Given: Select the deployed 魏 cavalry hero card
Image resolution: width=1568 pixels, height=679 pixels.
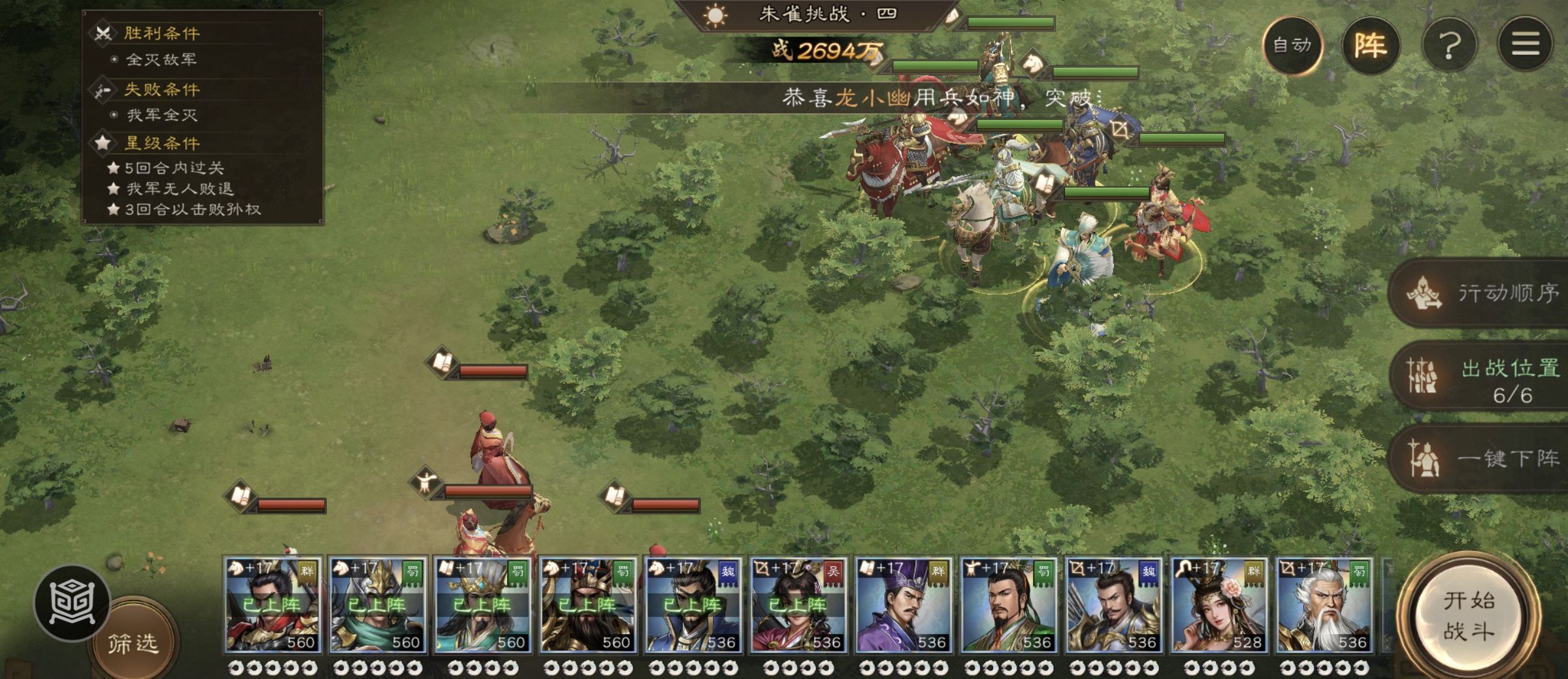Looking at the screenshot, I should (x=693, y=605).
